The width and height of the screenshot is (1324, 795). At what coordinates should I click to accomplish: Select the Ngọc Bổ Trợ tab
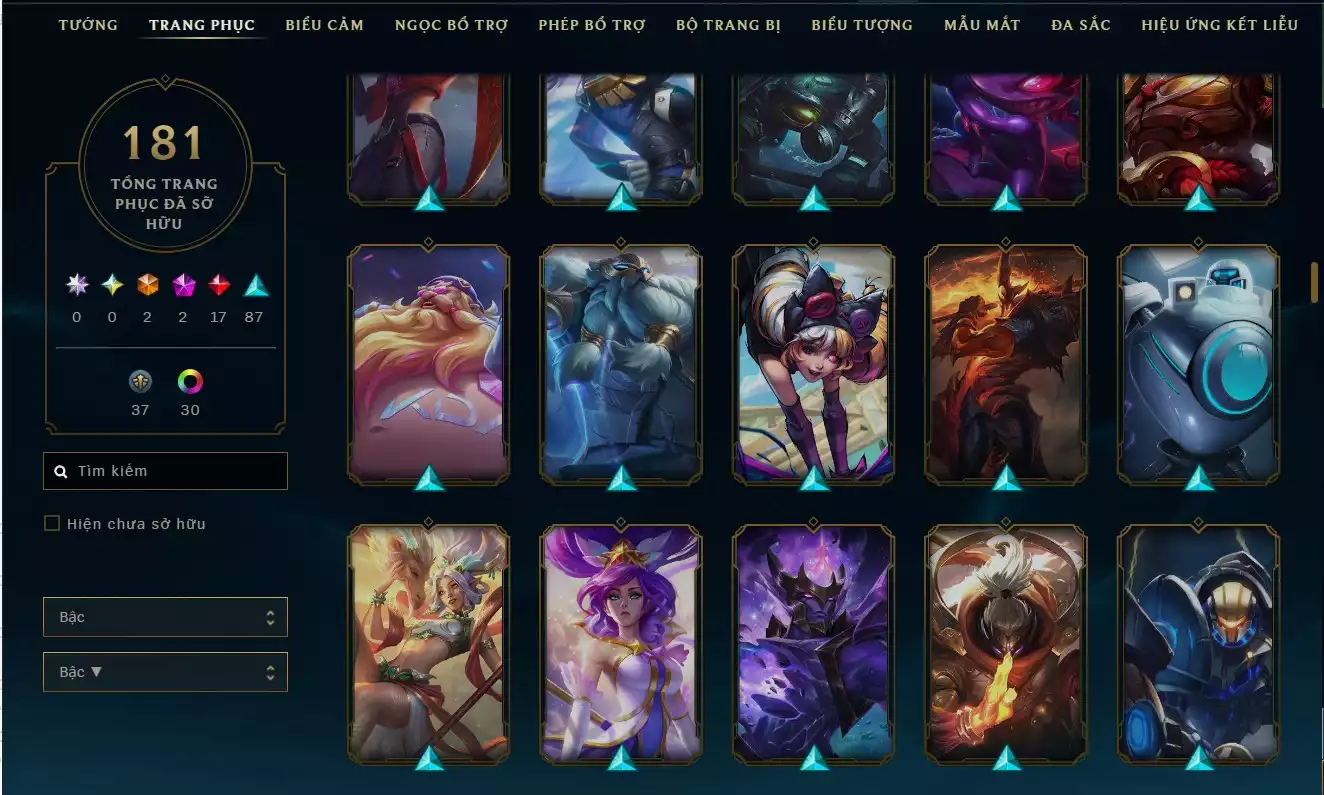click(451, 24)
